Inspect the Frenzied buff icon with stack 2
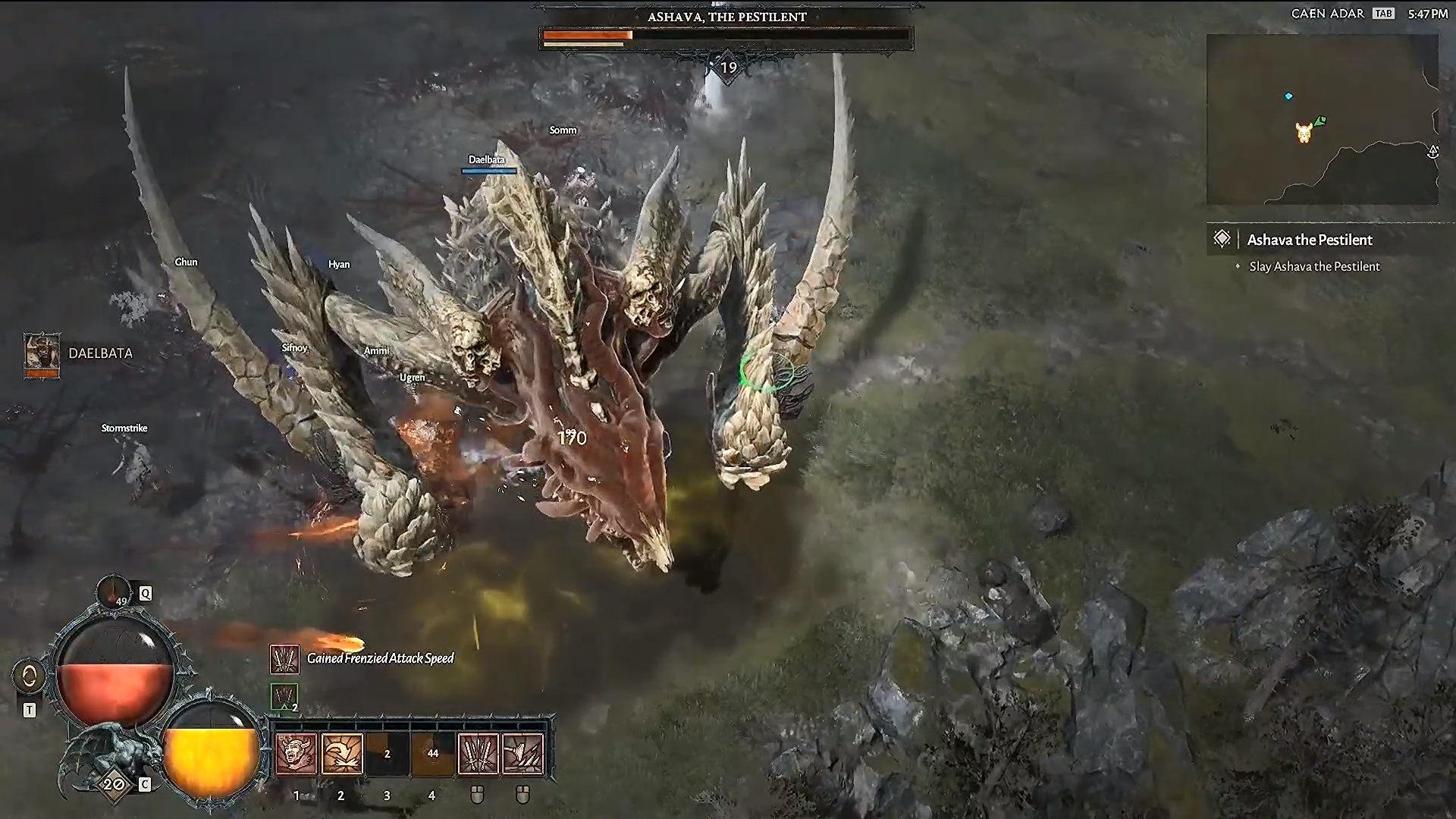This screenshot has height=819, width=1456. point(284,697)
